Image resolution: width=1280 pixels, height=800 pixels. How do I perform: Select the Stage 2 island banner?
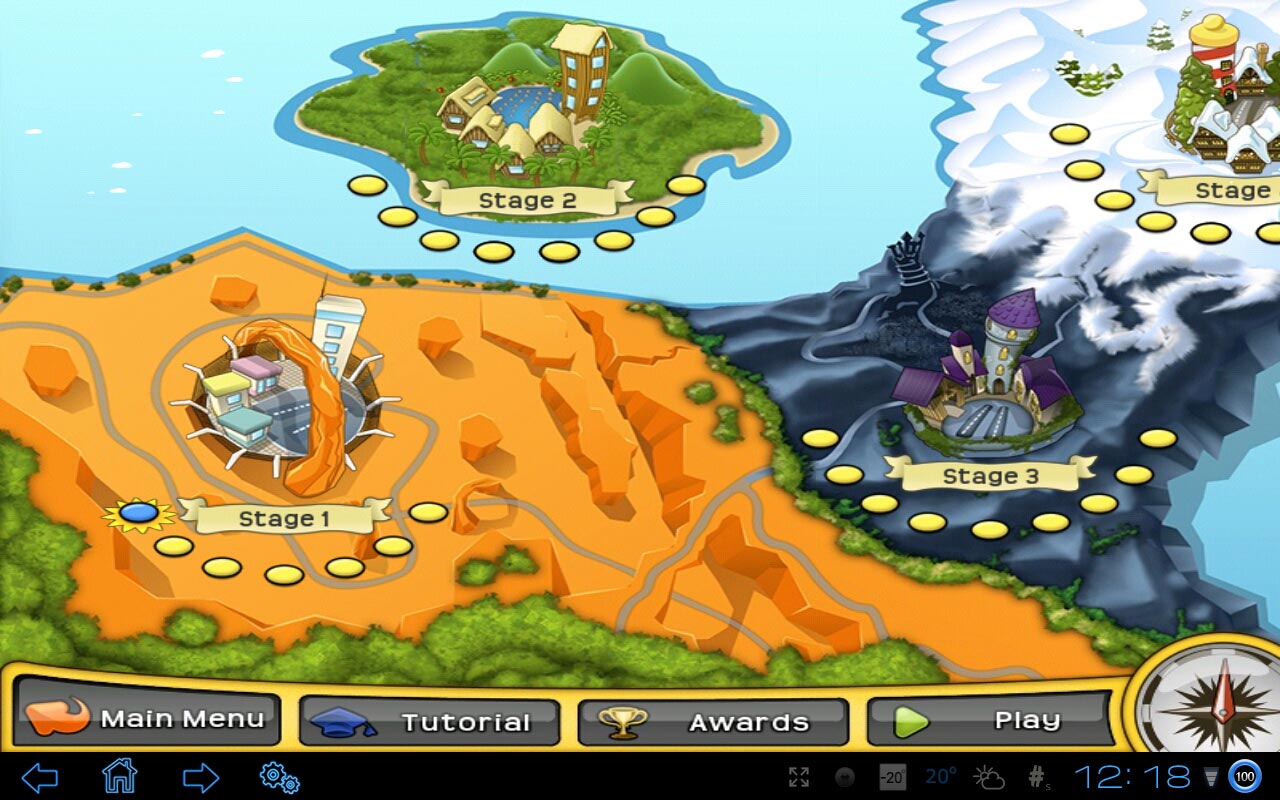pyautogui.click(x=527, y=200)
